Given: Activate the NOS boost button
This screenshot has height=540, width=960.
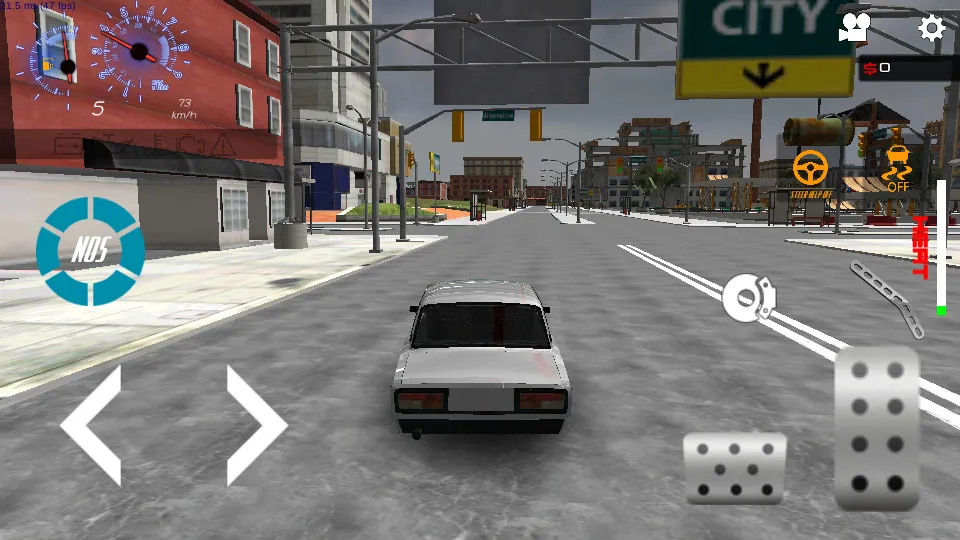Looking at the screenshot, I should (x=90, y=250).
